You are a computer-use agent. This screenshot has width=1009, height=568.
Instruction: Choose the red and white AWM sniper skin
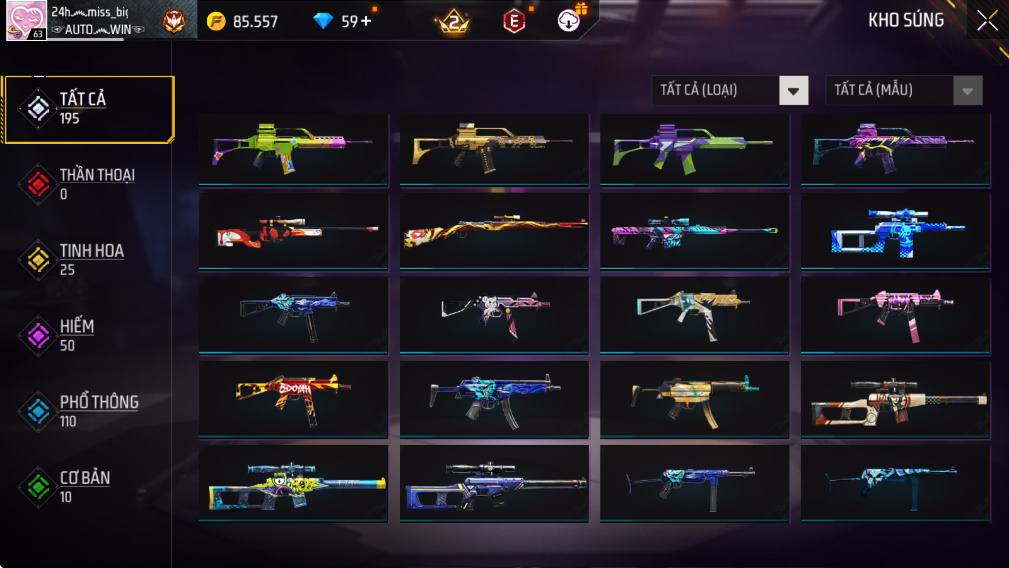tap(293, 232)
